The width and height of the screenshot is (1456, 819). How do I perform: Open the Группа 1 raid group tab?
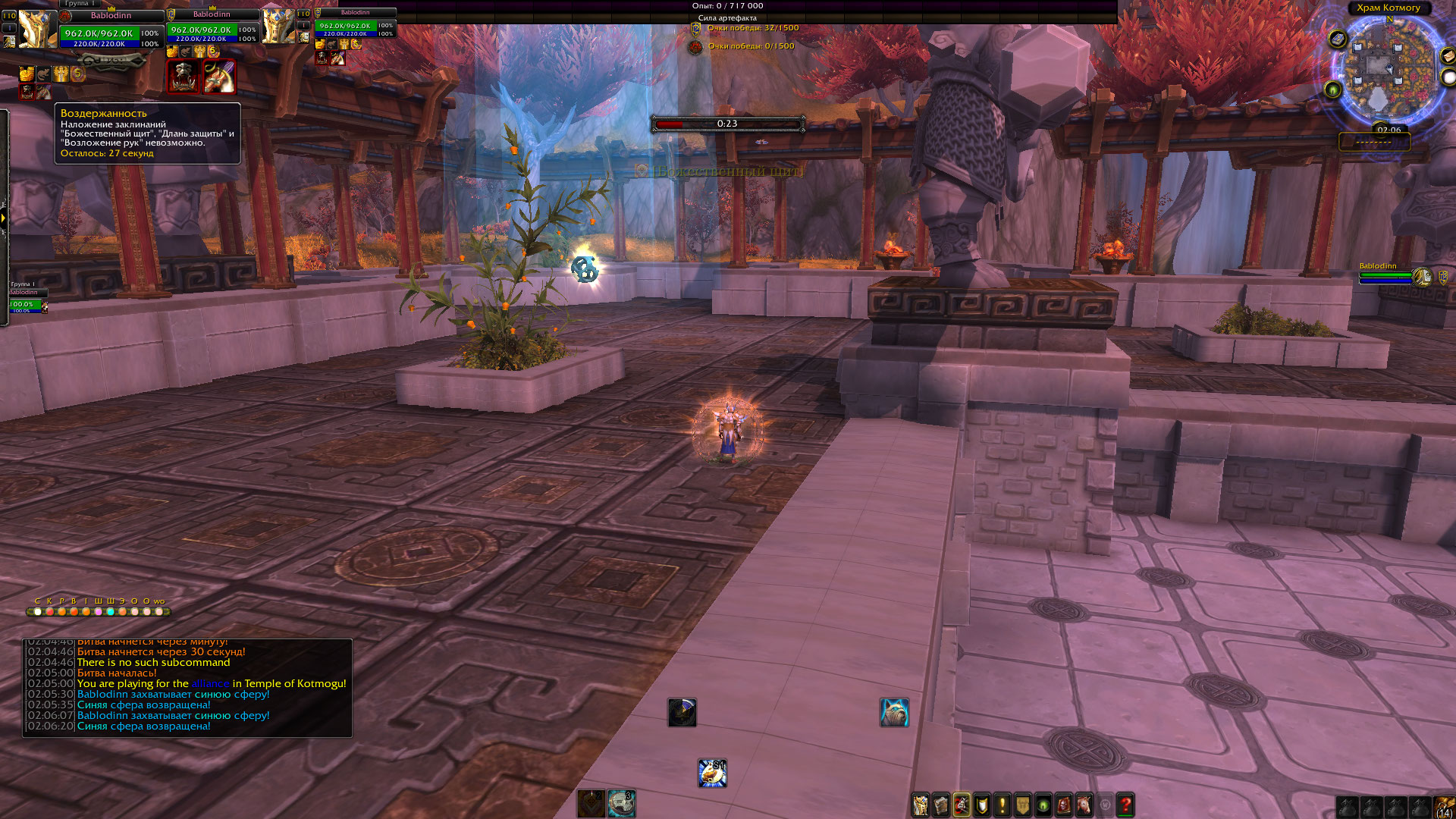click(80, 4)
